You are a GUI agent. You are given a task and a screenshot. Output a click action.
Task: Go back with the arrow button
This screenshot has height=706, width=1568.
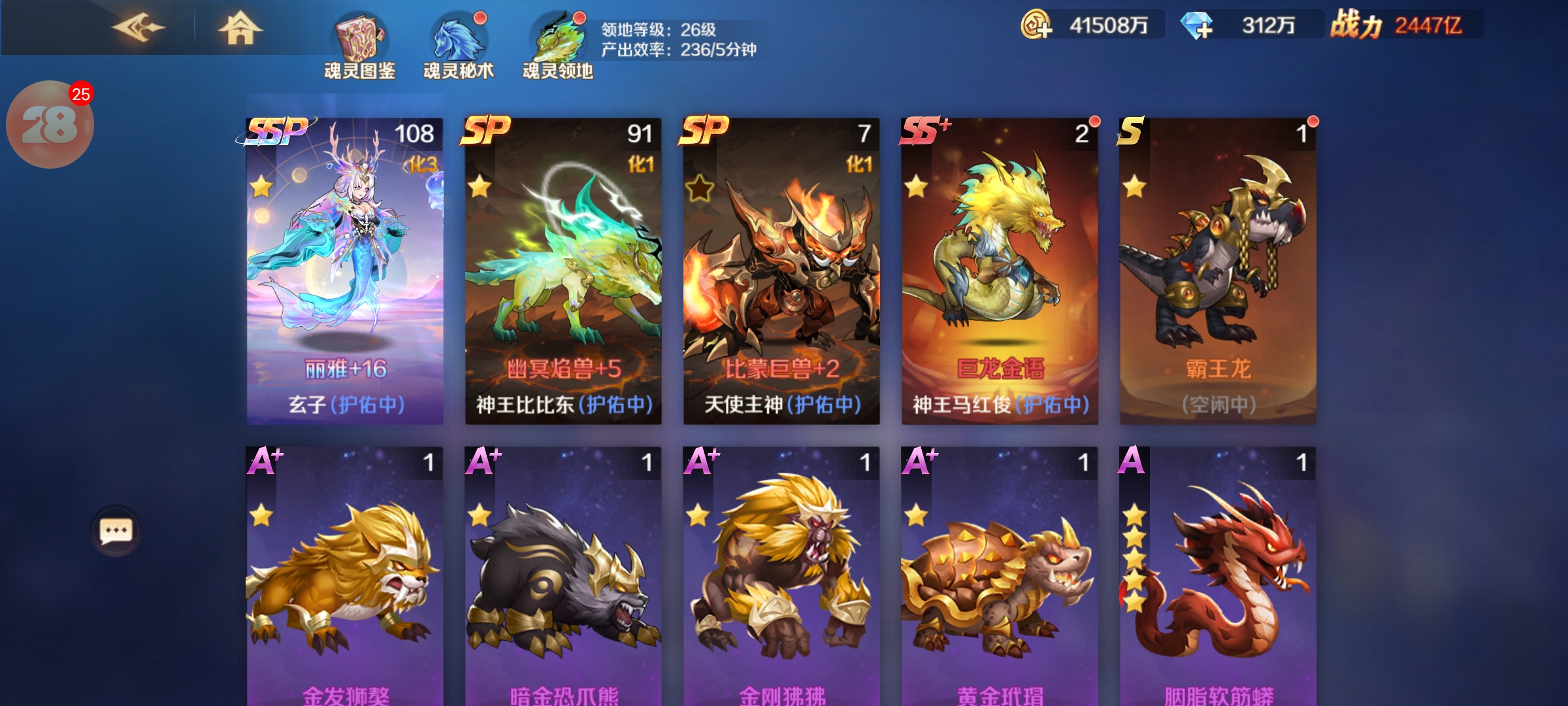139,28
